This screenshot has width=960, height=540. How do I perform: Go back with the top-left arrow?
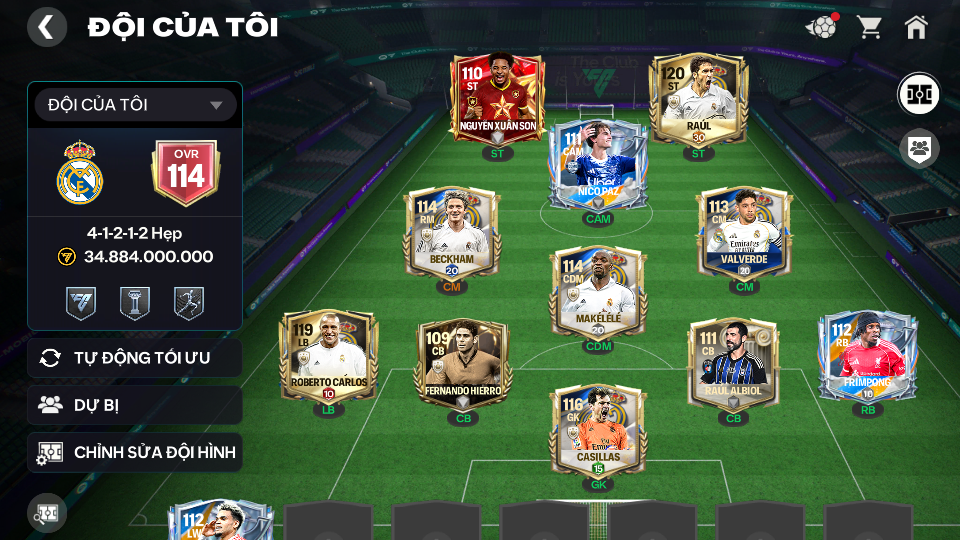46,27
